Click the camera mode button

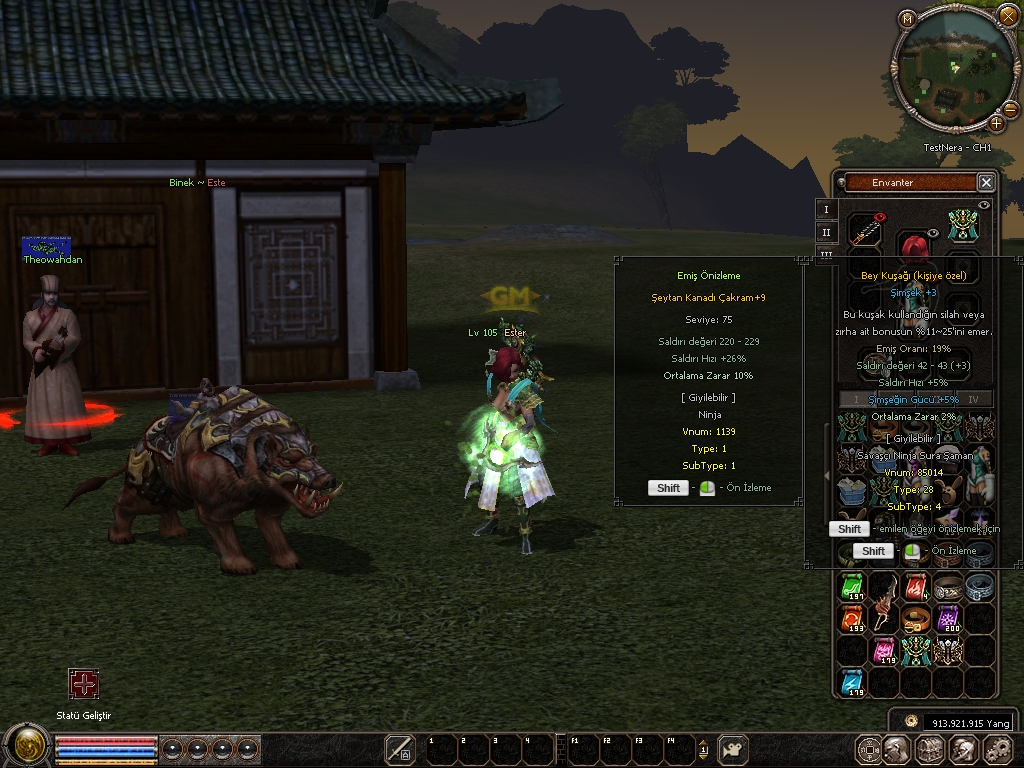pyautogui.click(x=735, y=749)
